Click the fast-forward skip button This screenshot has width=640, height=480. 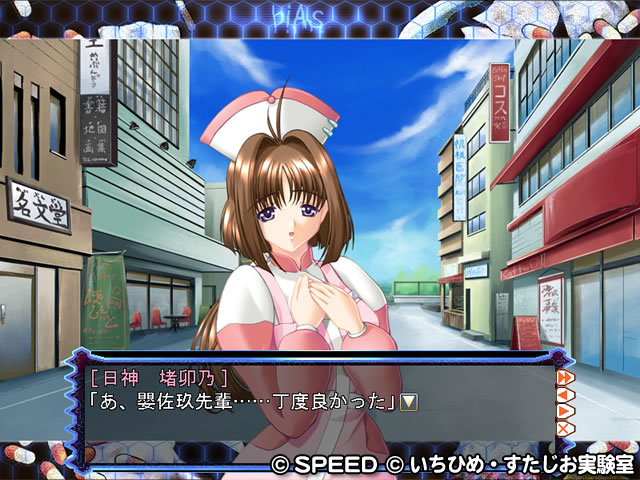(x=564, y=377)
